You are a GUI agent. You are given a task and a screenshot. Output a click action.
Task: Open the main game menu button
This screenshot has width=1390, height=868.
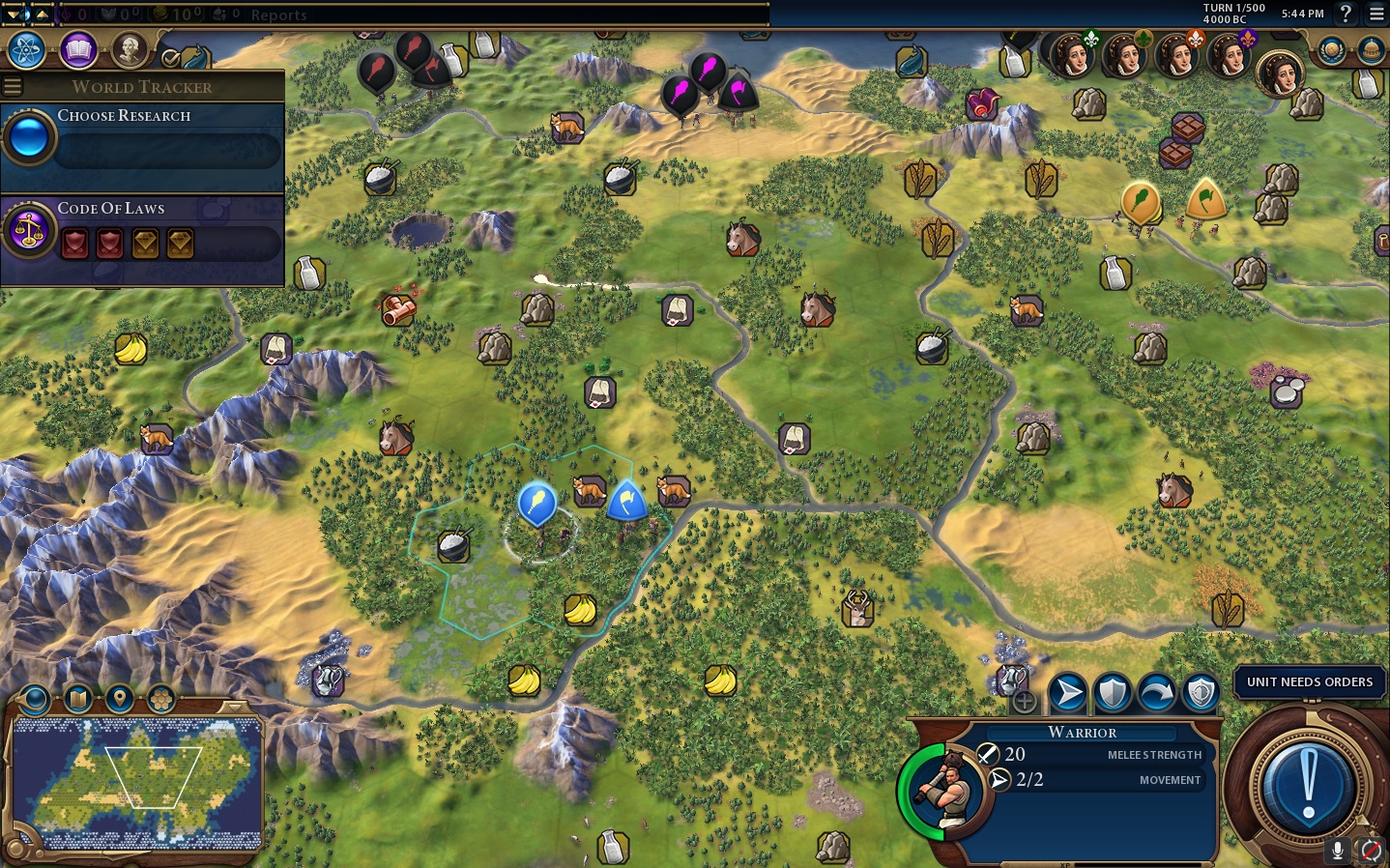(x=1376, y=14)
